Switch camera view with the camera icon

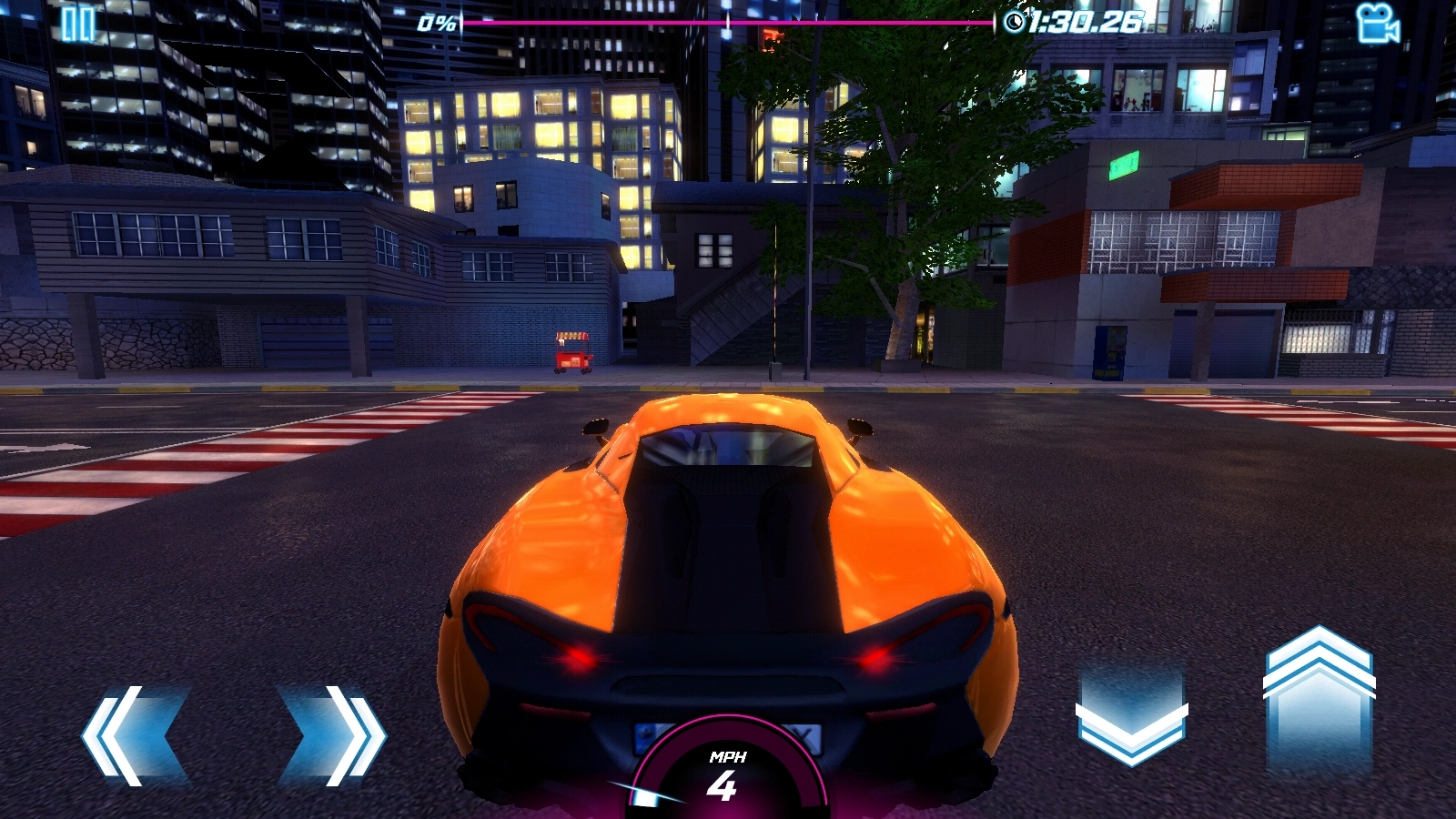[1377, 25]
